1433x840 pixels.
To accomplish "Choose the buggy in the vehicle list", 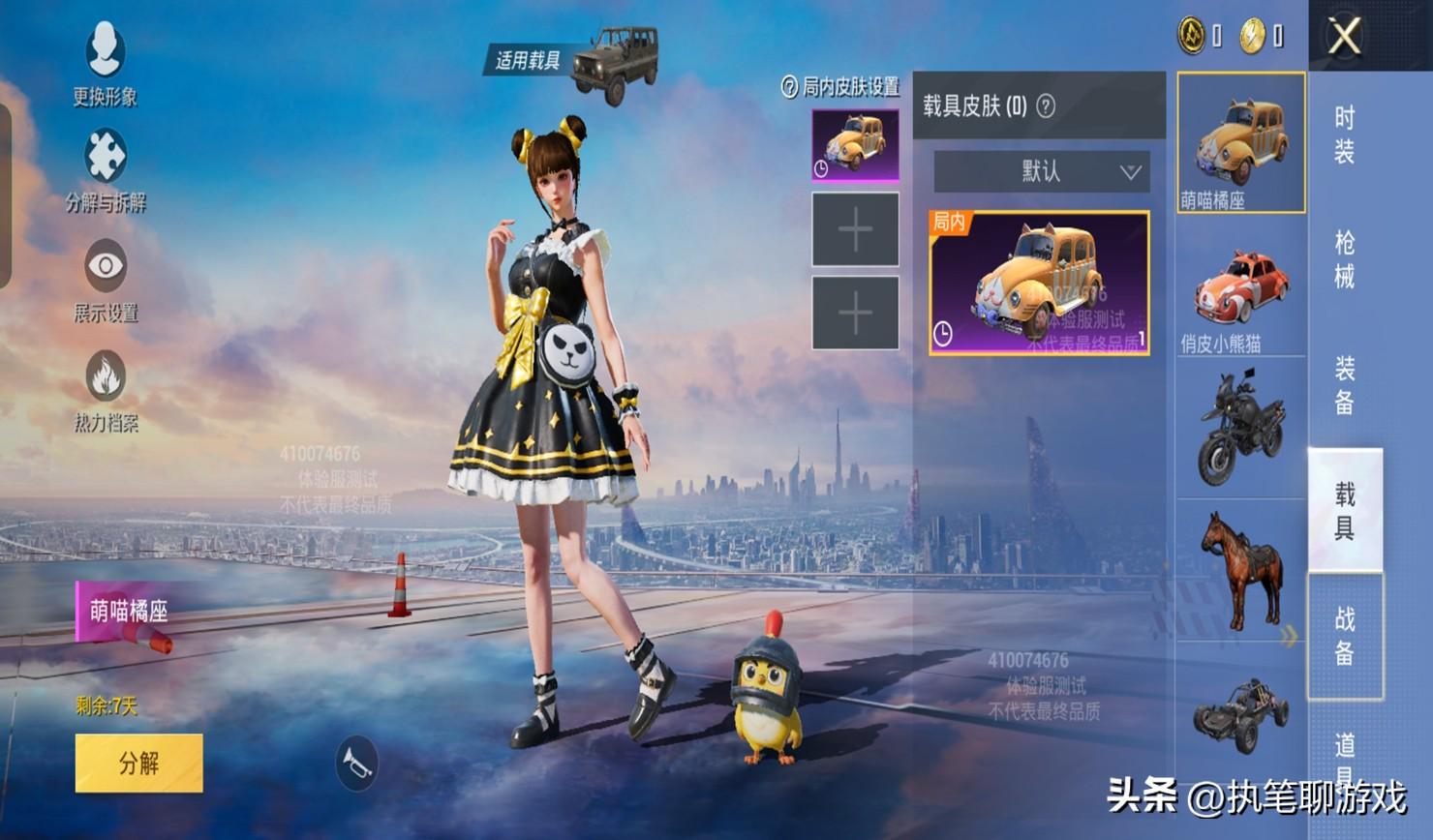I will [x=1240, y=714].
